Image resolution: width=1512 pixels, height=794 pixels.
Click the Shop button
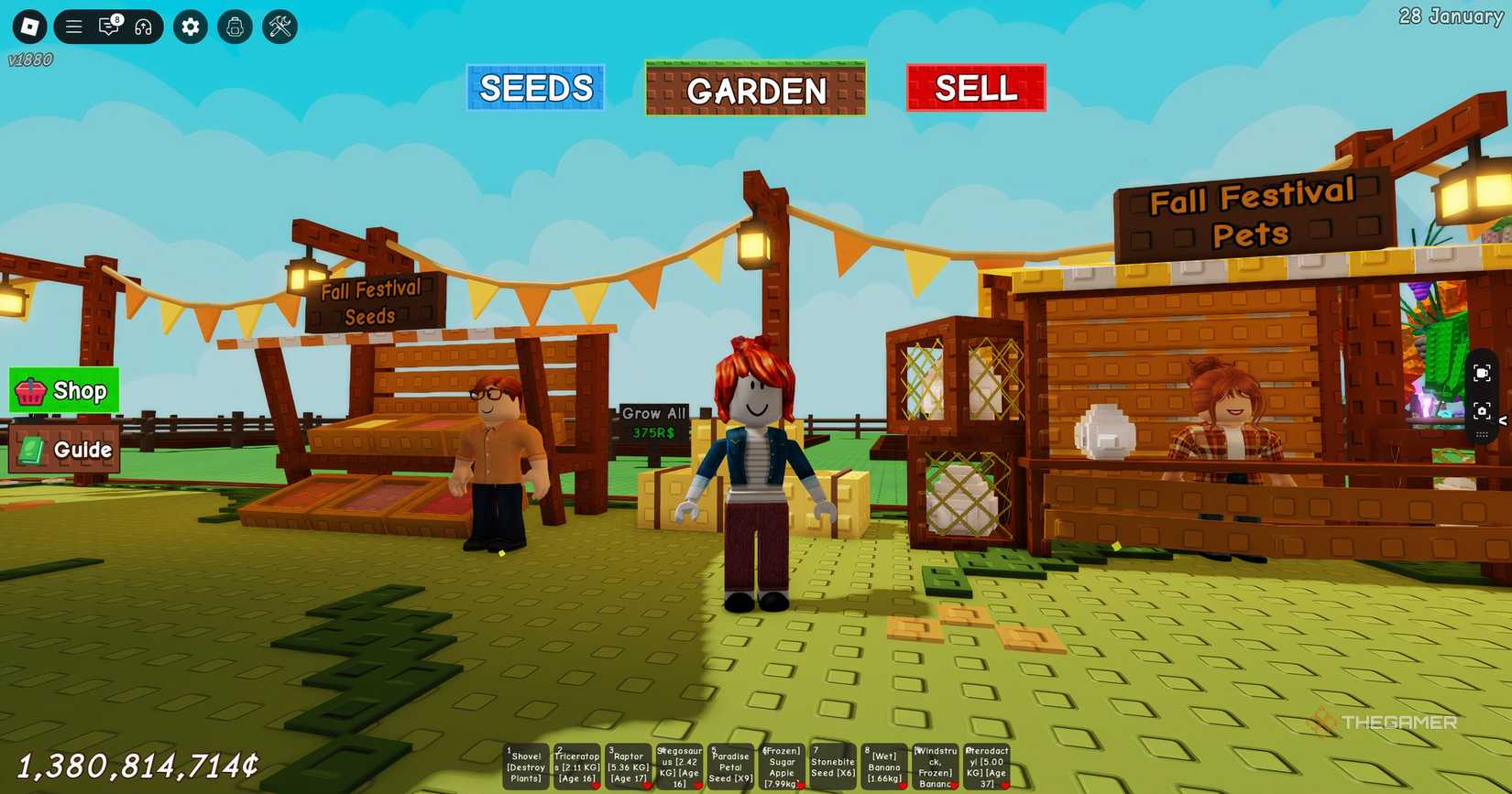[x=64, y=390]
